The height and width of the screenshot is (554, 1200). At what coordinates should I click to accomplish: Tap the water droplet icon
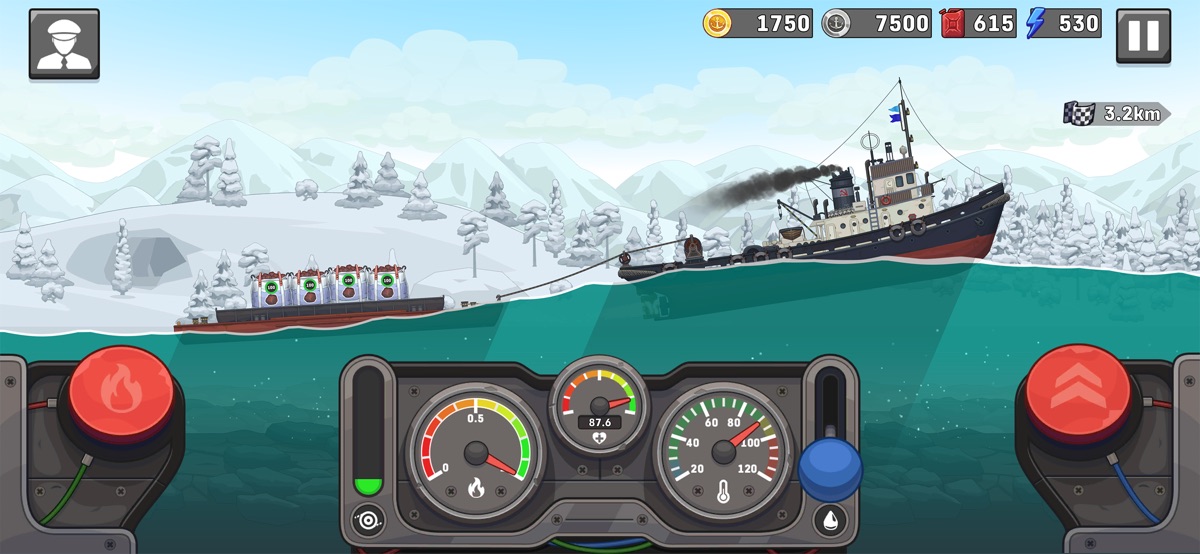coord(830,519)
